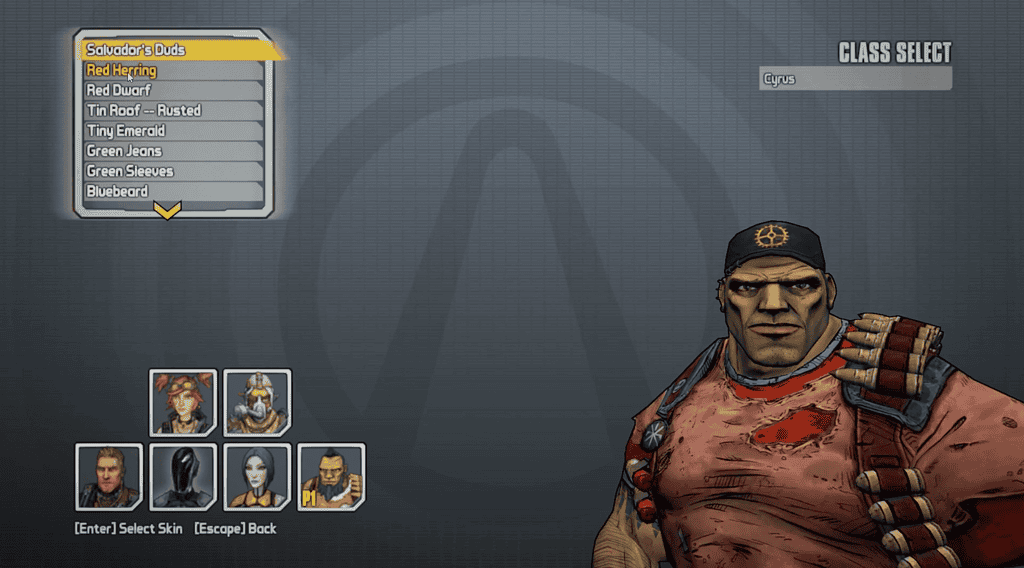The height and width of the screenshot is (568, 1024).
Task: Select Salvador's portrait marked P1
Action: click(x=331, y=476)
